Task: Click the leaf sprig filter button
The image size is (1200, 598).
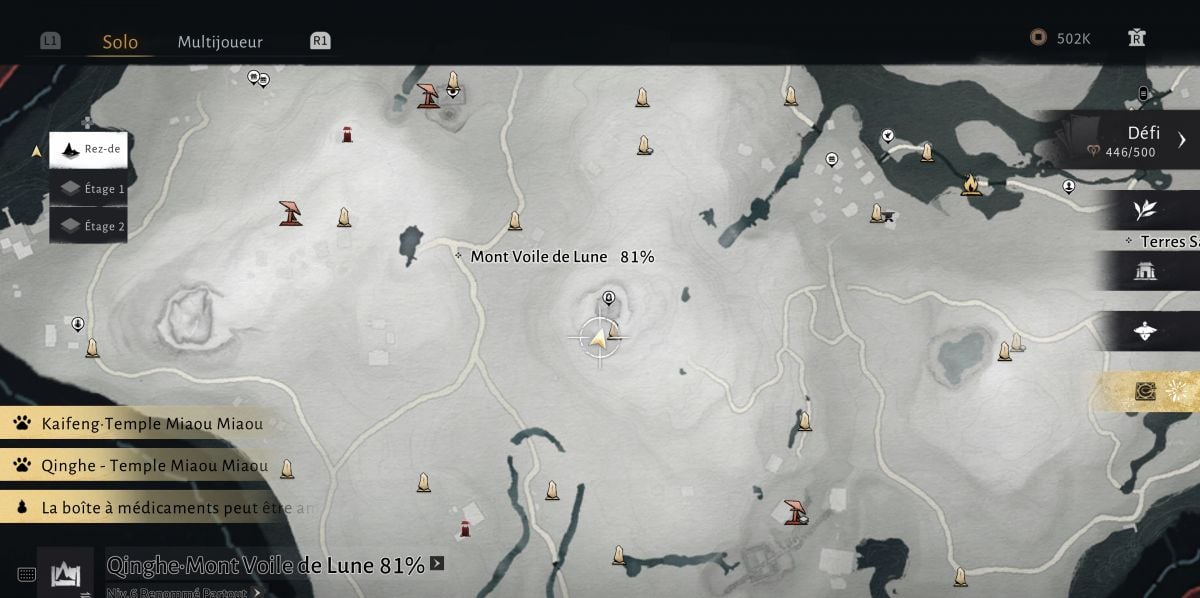Action: tap(1145, 210)
